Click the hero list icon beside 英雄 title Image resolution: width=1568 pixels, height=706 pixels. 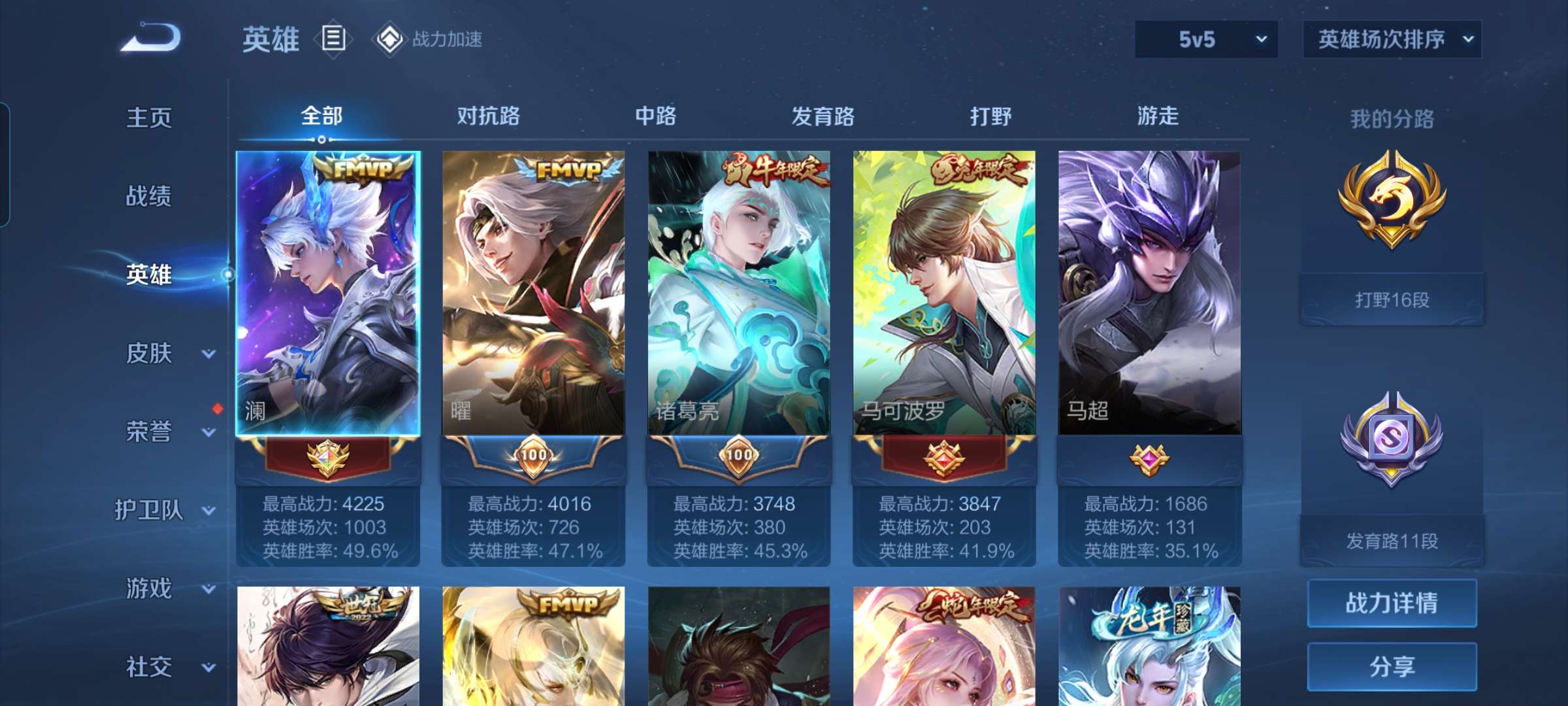(333, 39)
